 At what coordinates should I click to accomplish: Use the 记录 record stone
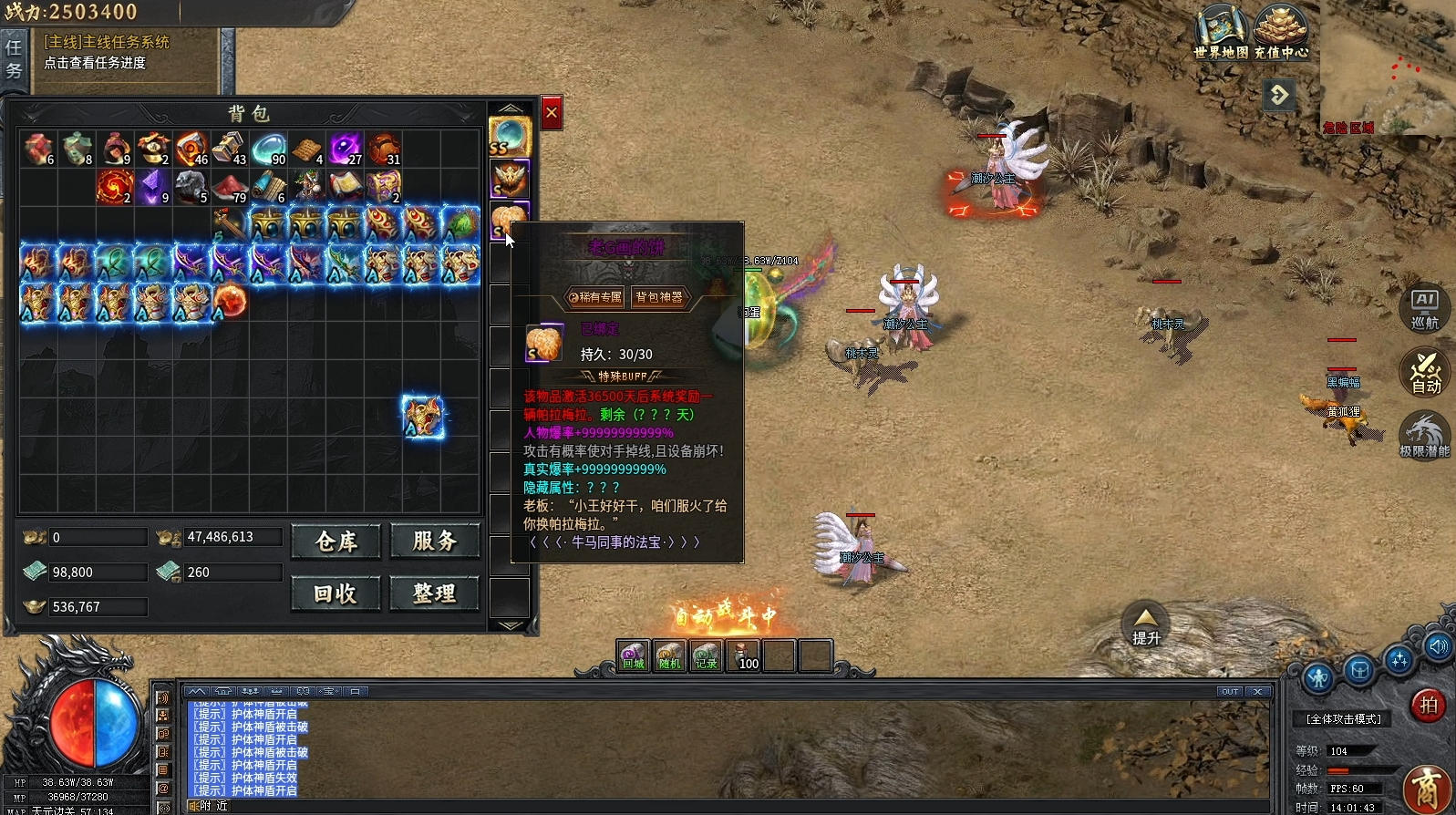[x=706, y=656]
